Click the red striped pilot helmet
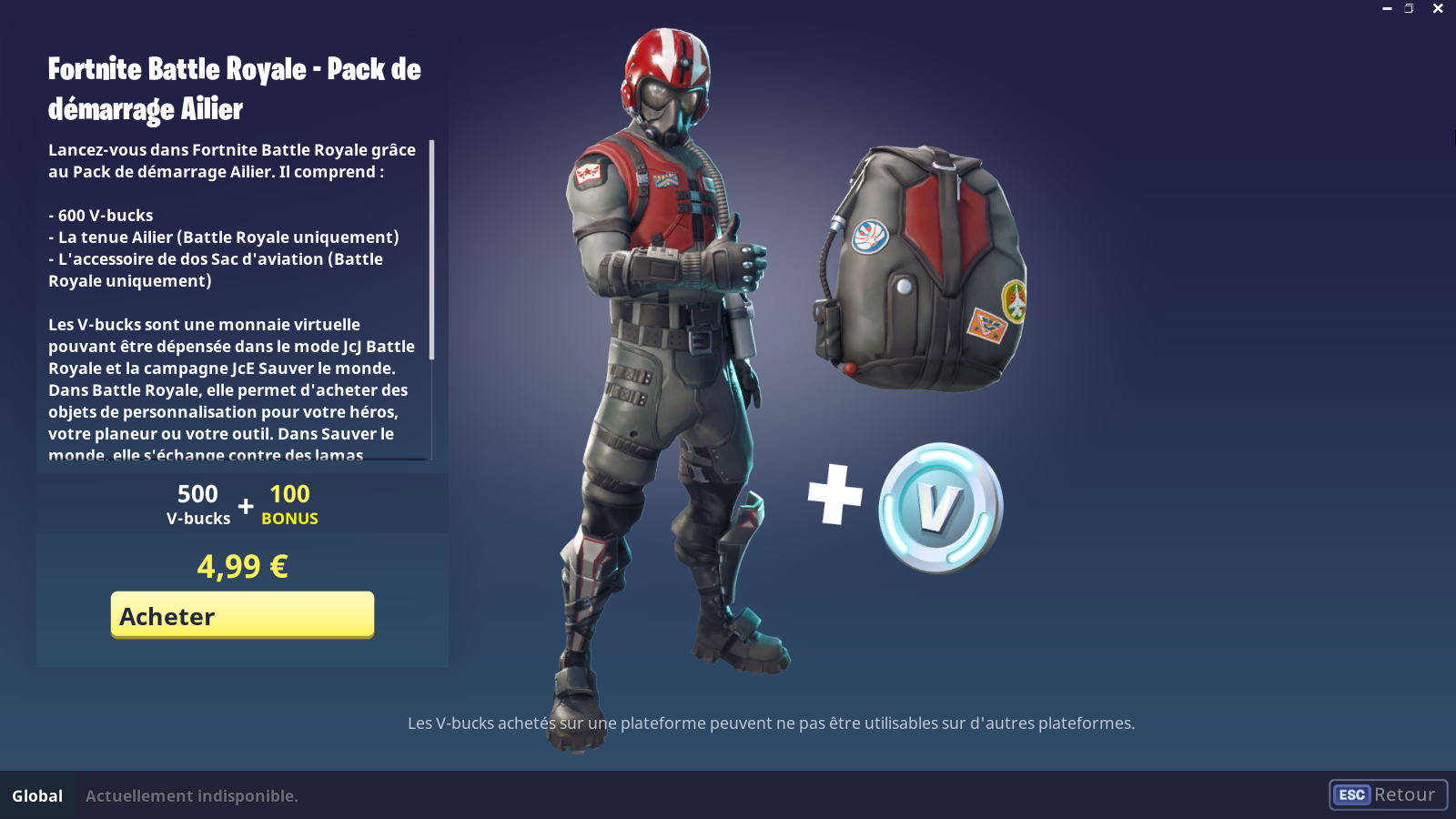Image resolution: width=1456 pixels, height=819 pixels. (x=665, y=73)
